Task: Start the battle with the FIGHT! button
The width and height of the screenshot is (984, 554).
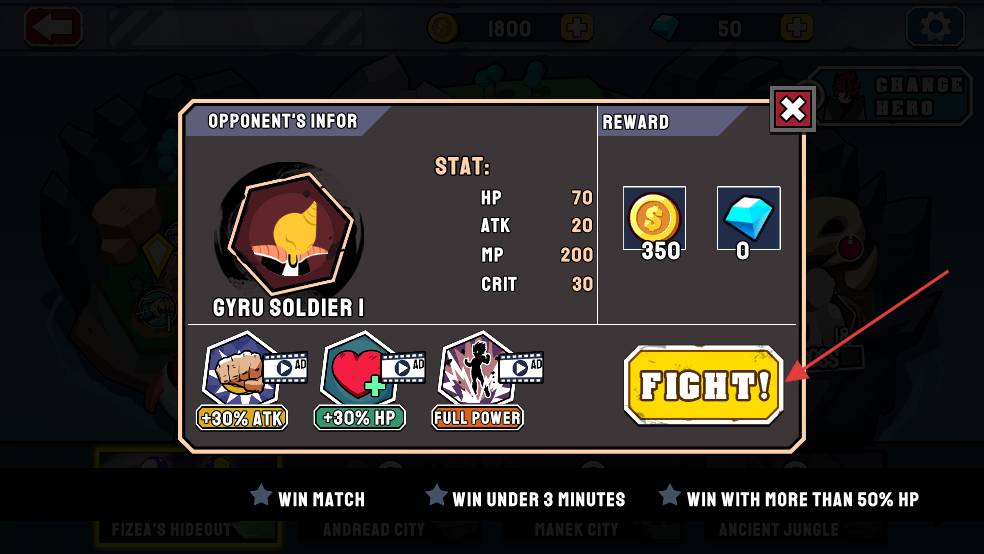Action: click(703, 387)
